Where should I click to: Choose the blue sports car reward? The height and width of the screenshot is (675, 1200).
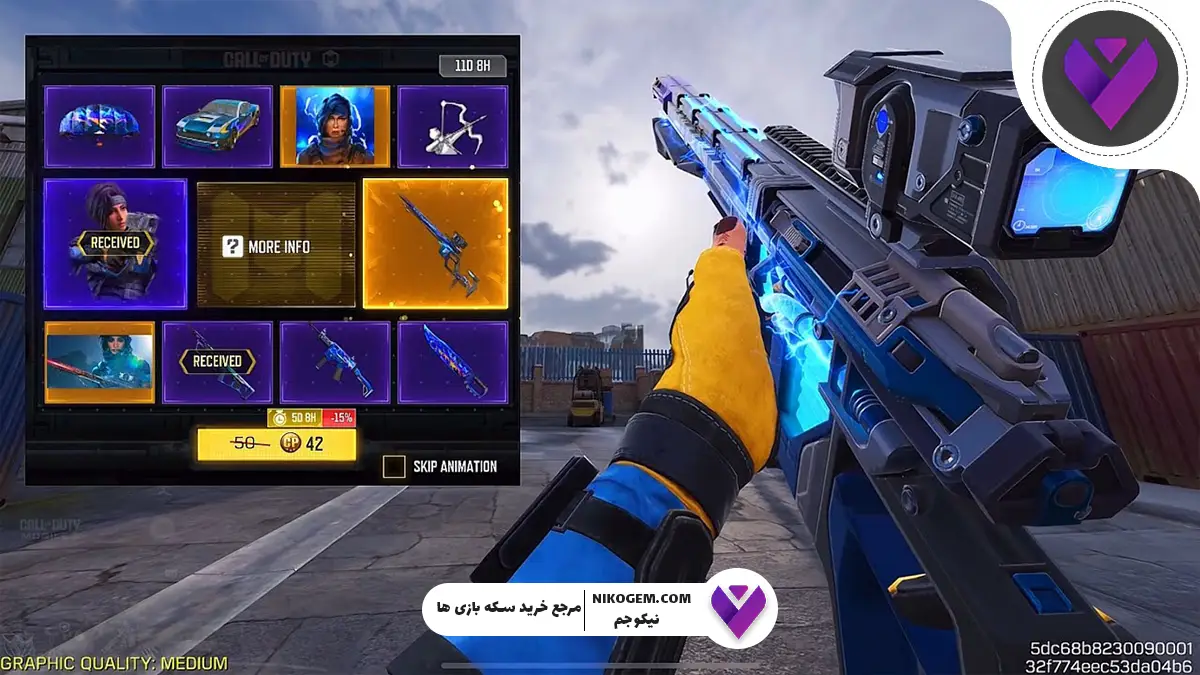pyautogui.click(x=217, y=127)
